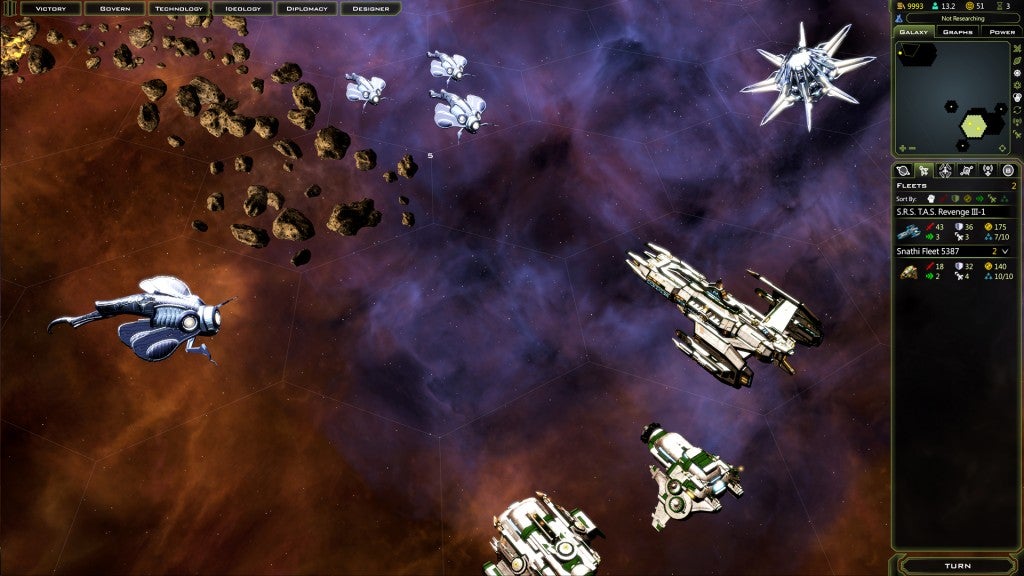Screen dimensions: 1024x576
Task: Switch to the Galaxy tab
Action: (914, 32)
